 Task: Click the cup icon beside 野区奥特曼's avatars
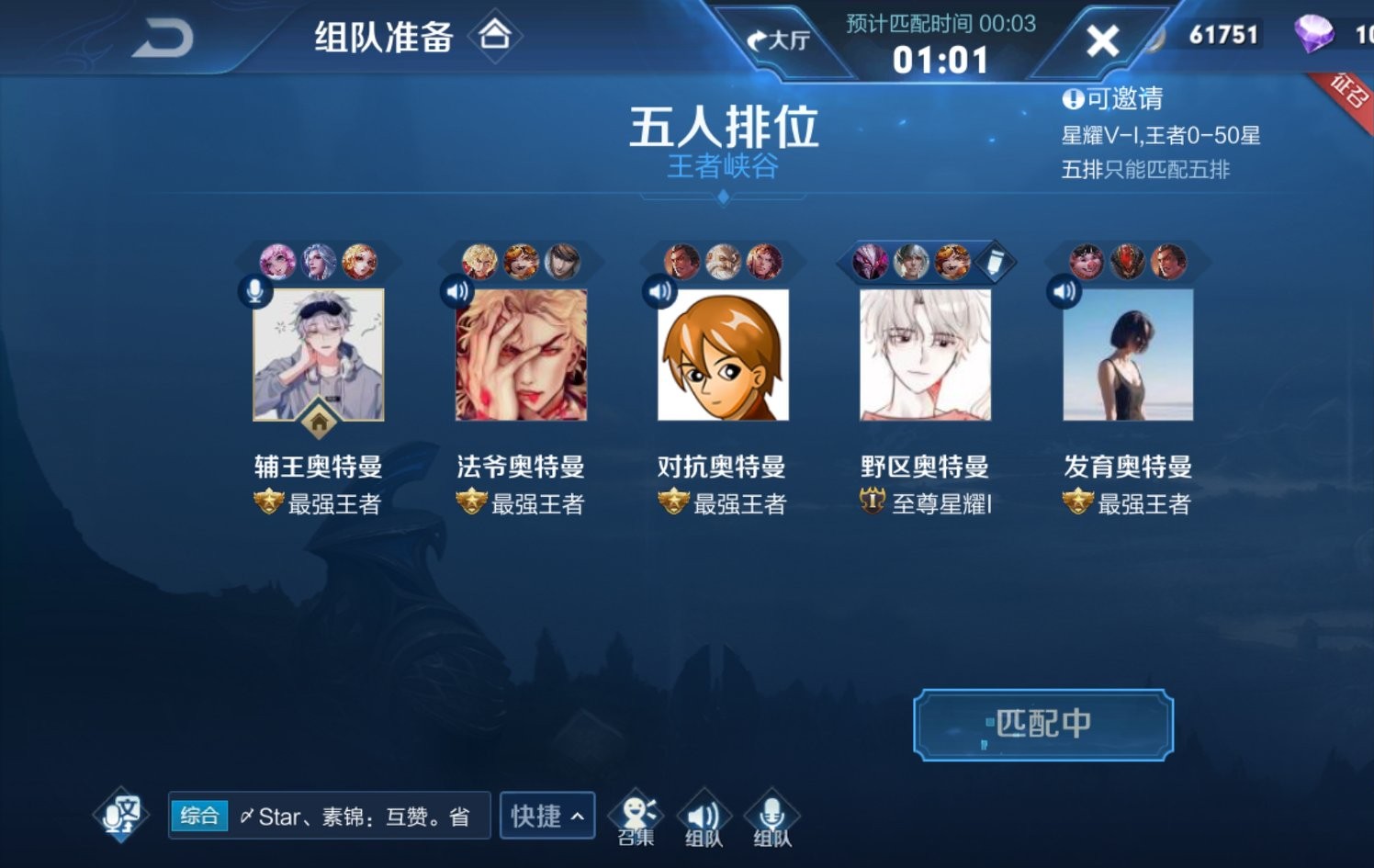[995, 262]
